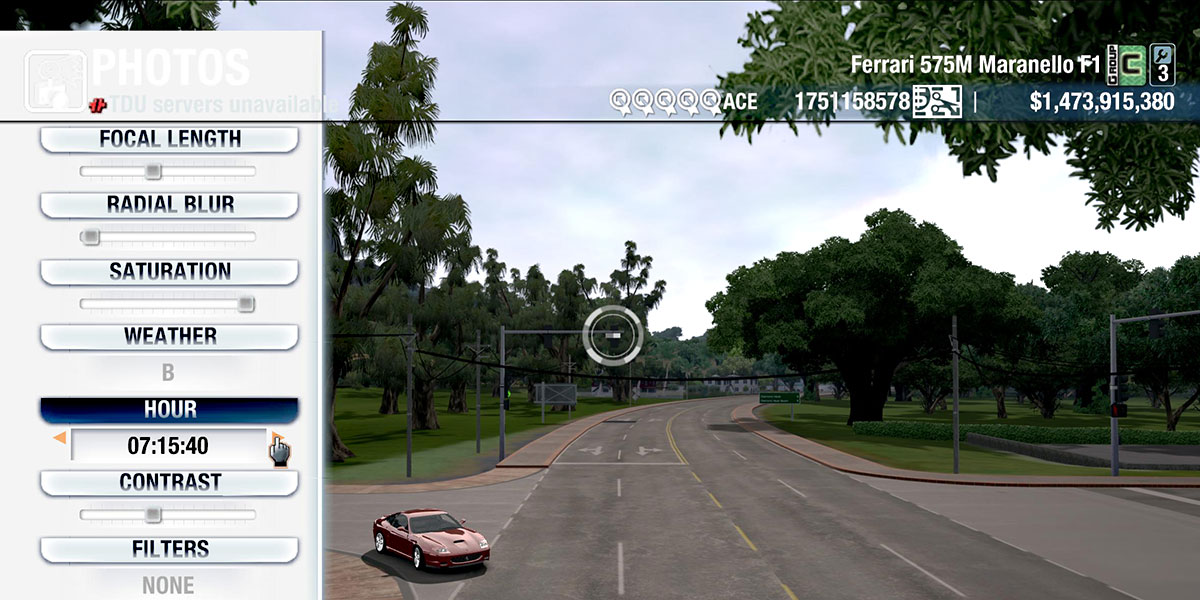Click the Focal Length slider handle
This screenshot has height=600, width=1200.
[153, 171]
